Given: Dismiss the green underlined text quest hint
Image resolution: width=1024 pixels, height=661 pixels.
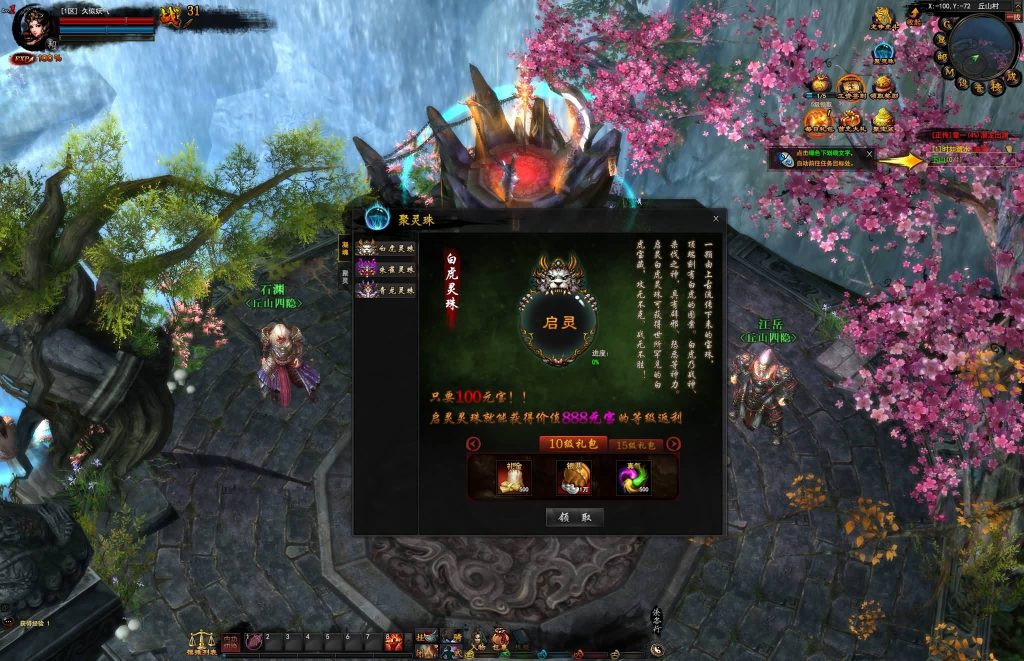Looking at the screenshot, I should (x=870, y=154).
